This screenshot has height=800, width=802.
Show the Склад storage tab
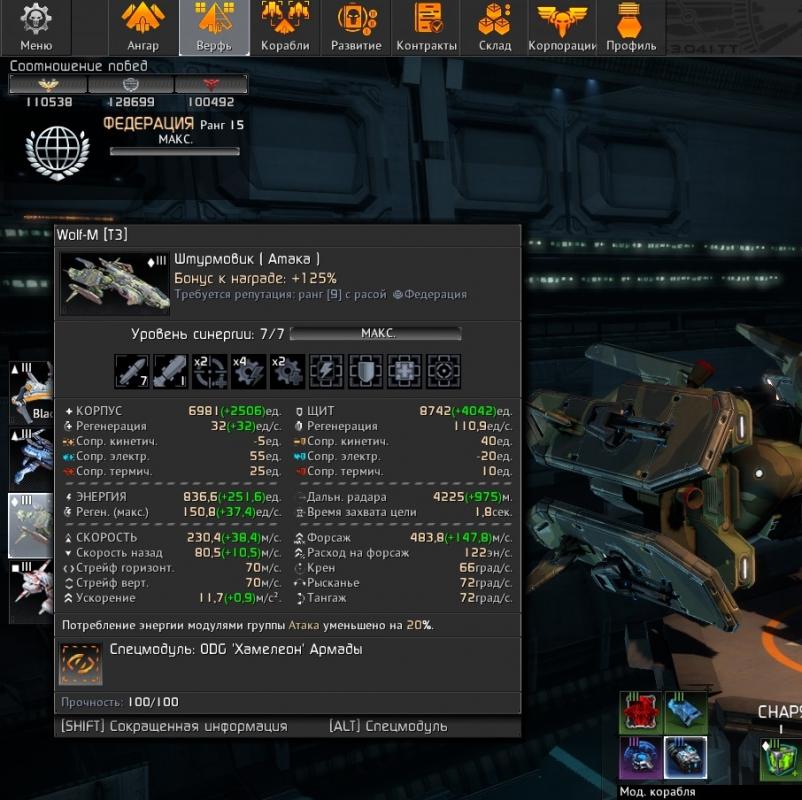pyautogui.click(x=494, y=27)
